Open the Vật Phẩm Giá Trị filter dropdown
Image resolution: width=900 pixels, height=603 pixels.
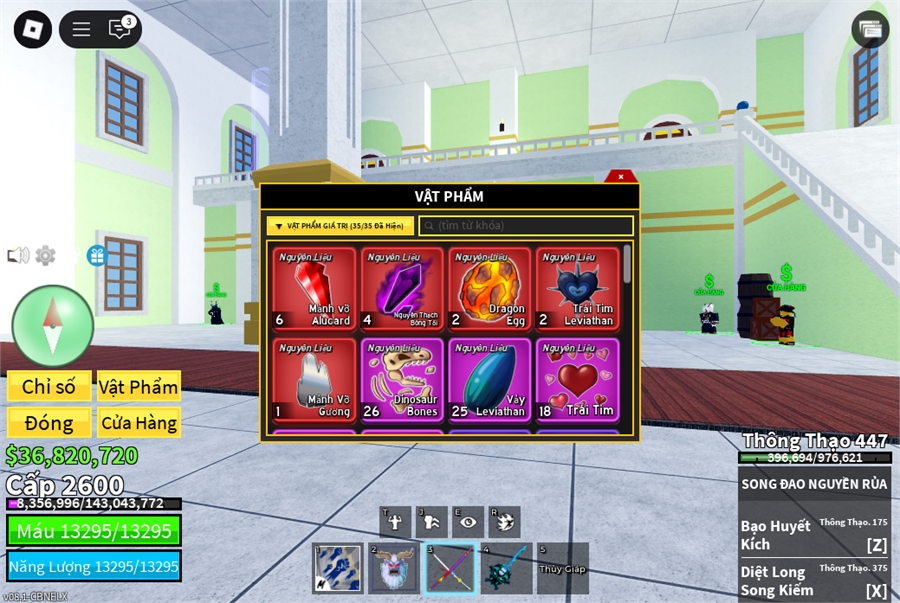pyautogui.click(x=340, y=226)
